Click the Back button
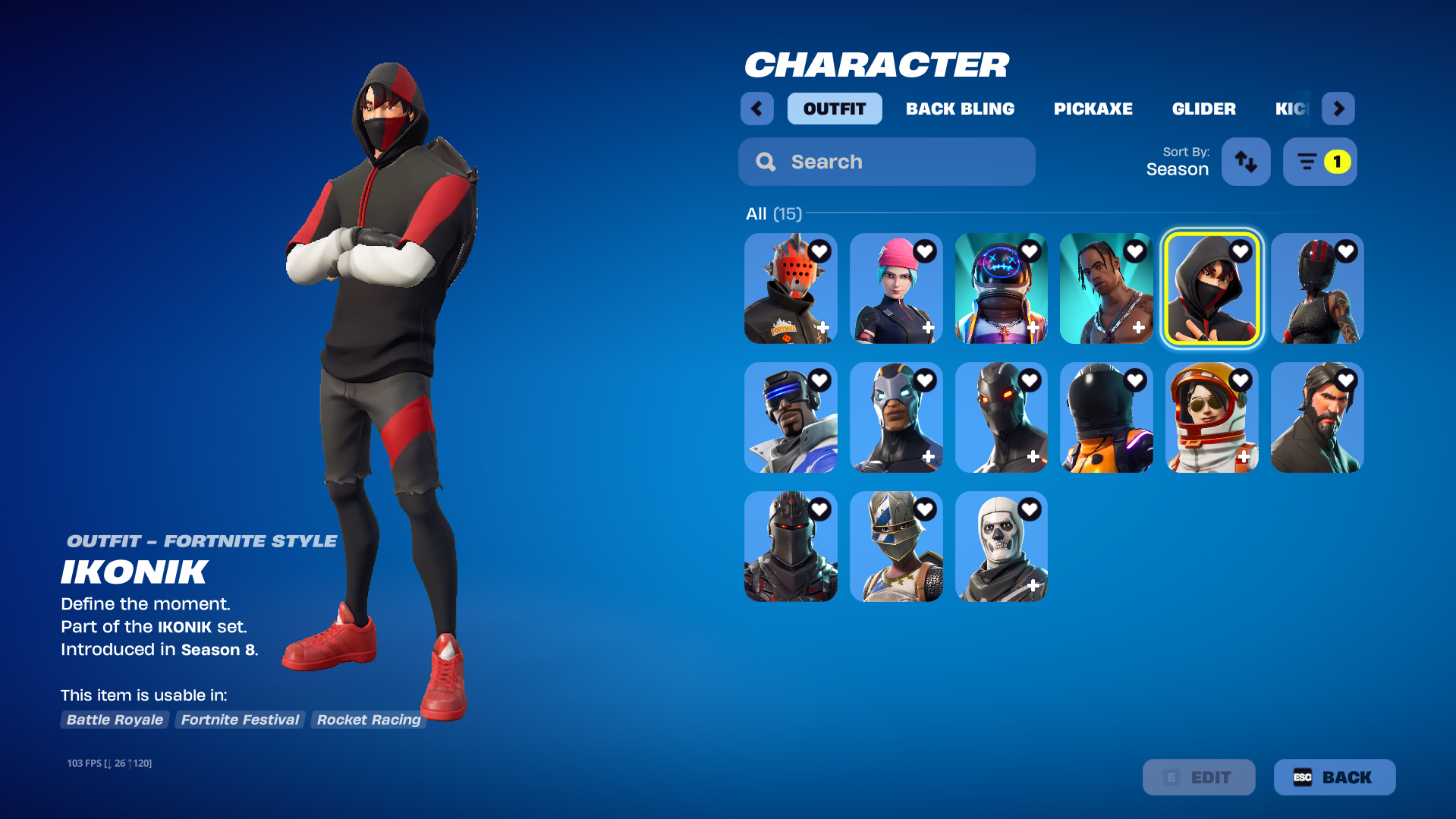1456x819 pixels. point(1334,777)
